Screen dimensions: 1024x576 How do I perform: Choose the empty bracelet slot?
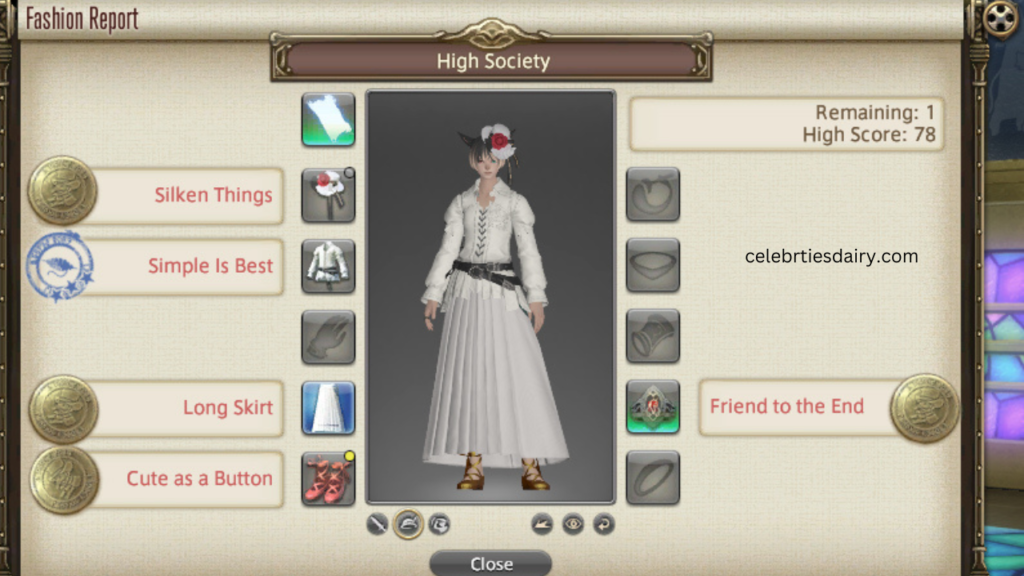pos(653,337)
